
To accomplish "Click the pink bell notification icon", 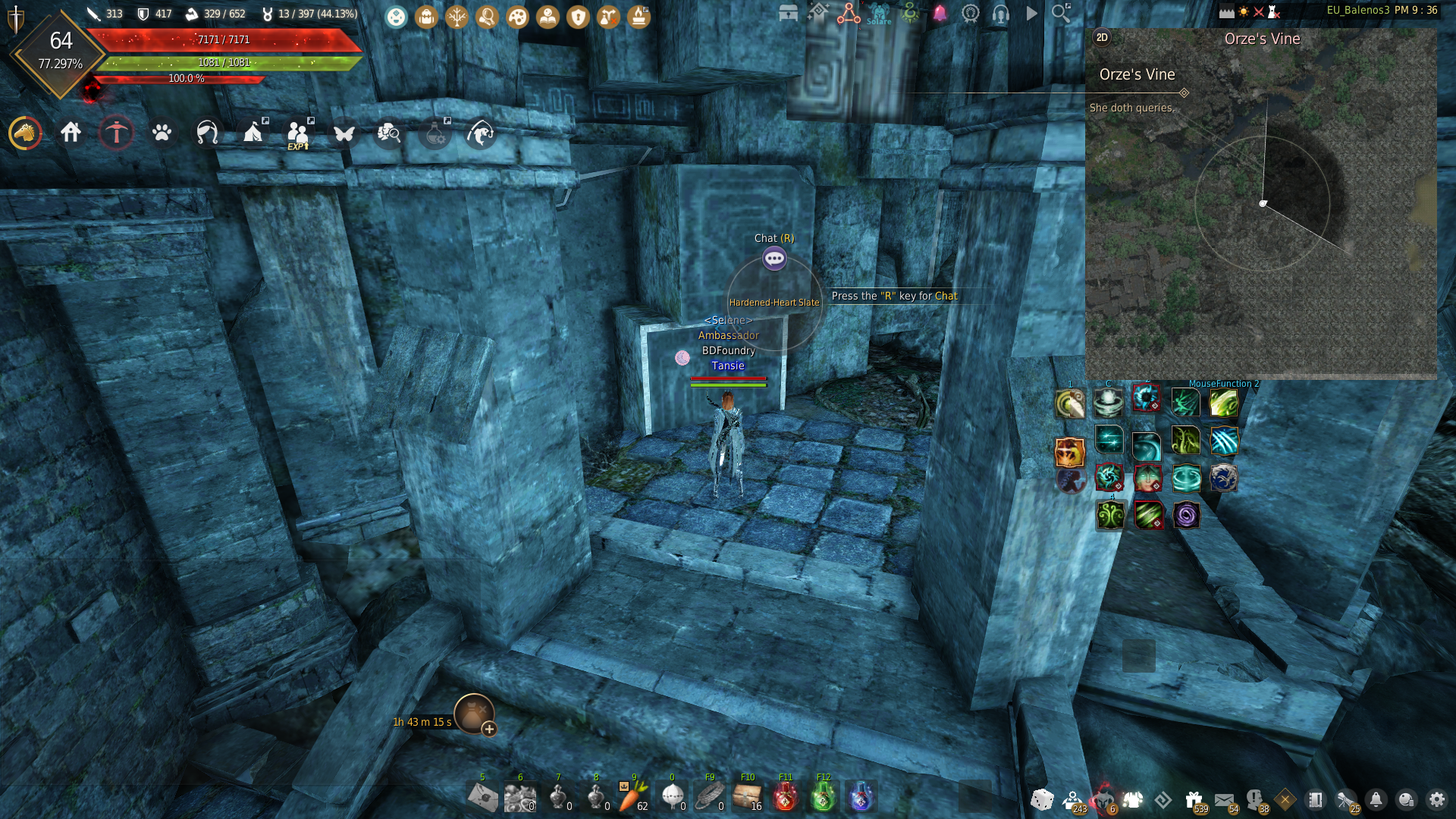I will tap(940, 13).
